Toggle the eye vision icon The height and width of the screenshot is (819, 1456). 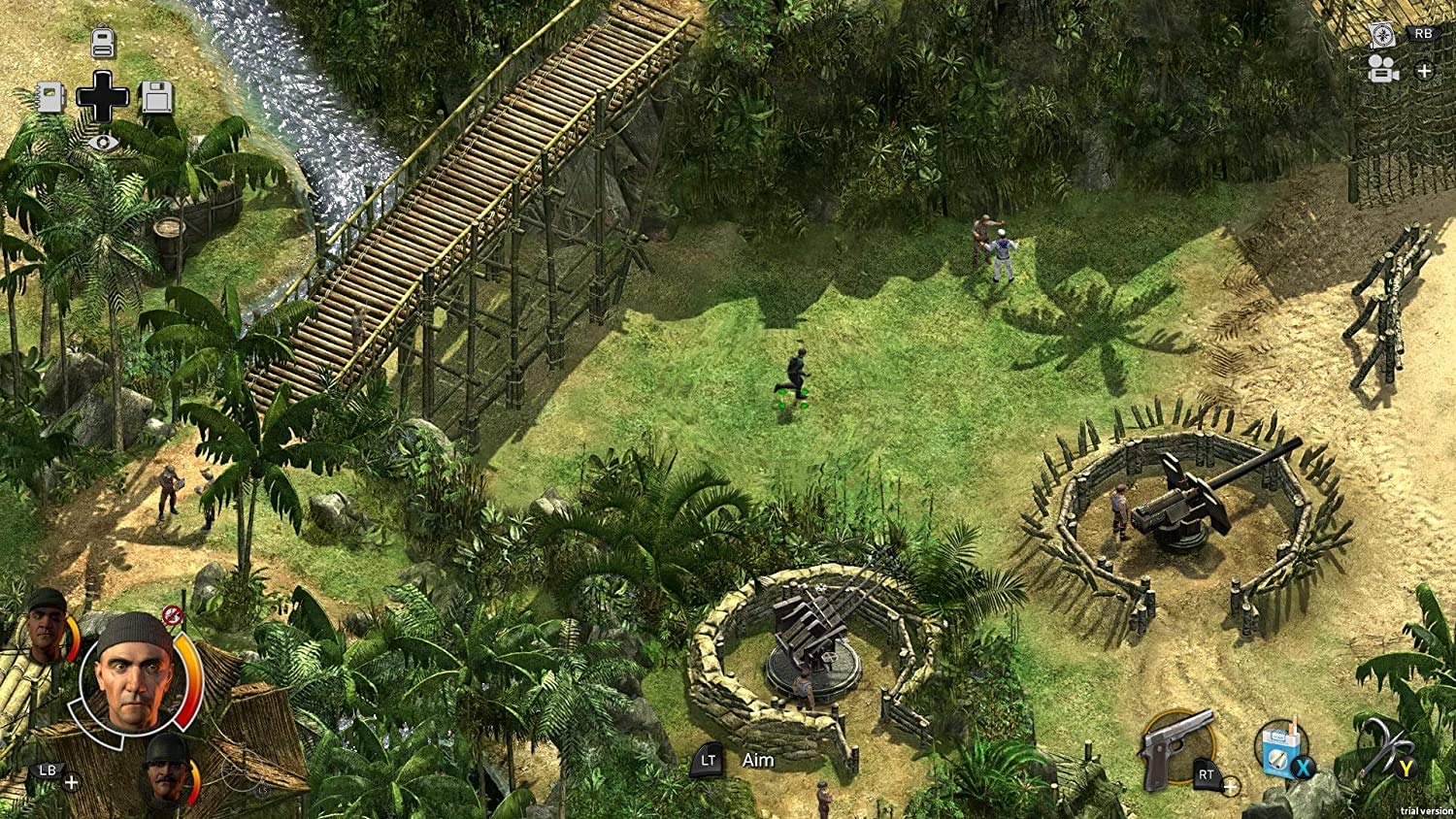[x=102, y=143]
